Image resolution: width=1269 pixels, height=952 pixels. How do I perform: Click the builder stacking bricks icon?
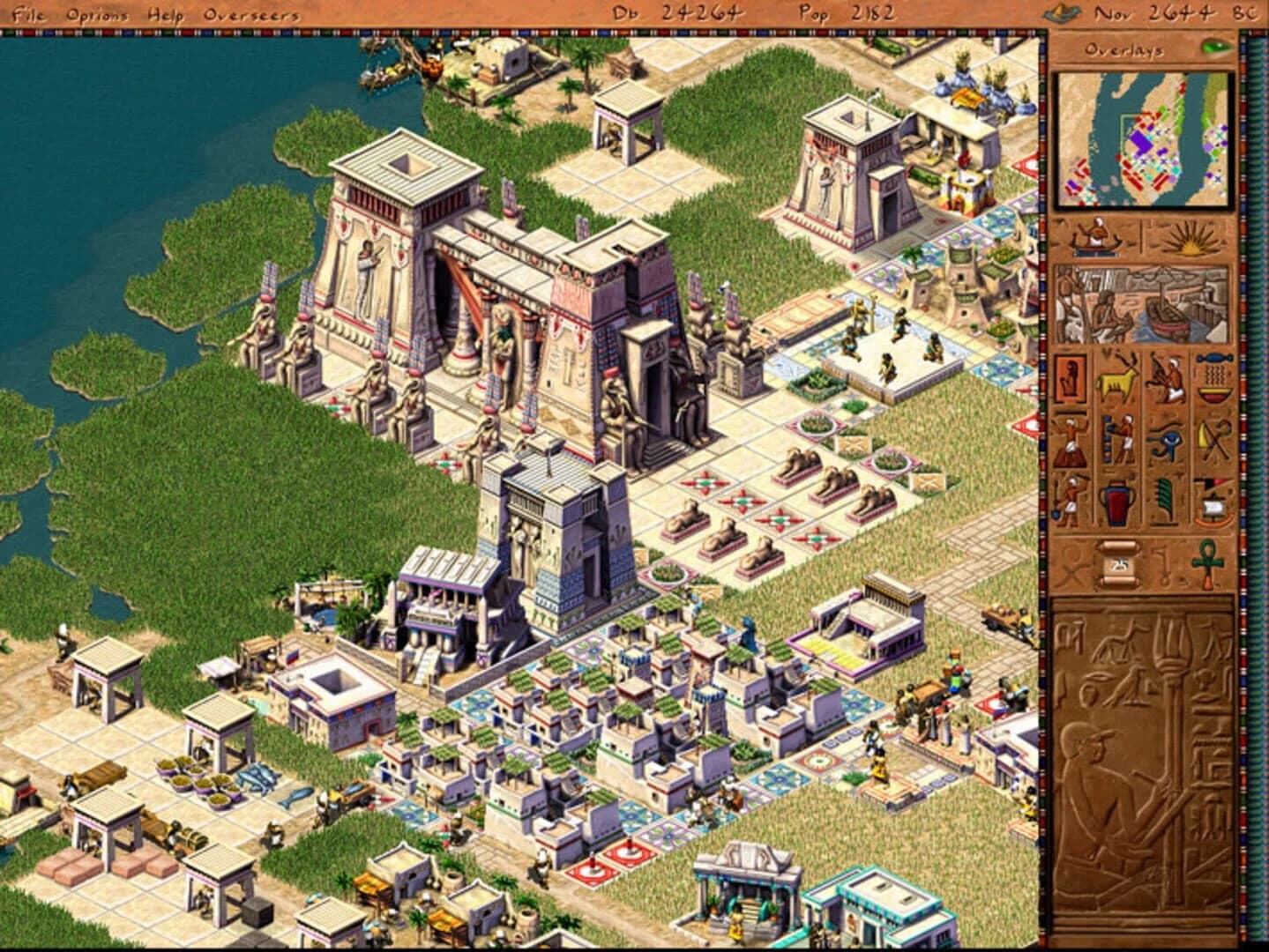pos(1121,441)
